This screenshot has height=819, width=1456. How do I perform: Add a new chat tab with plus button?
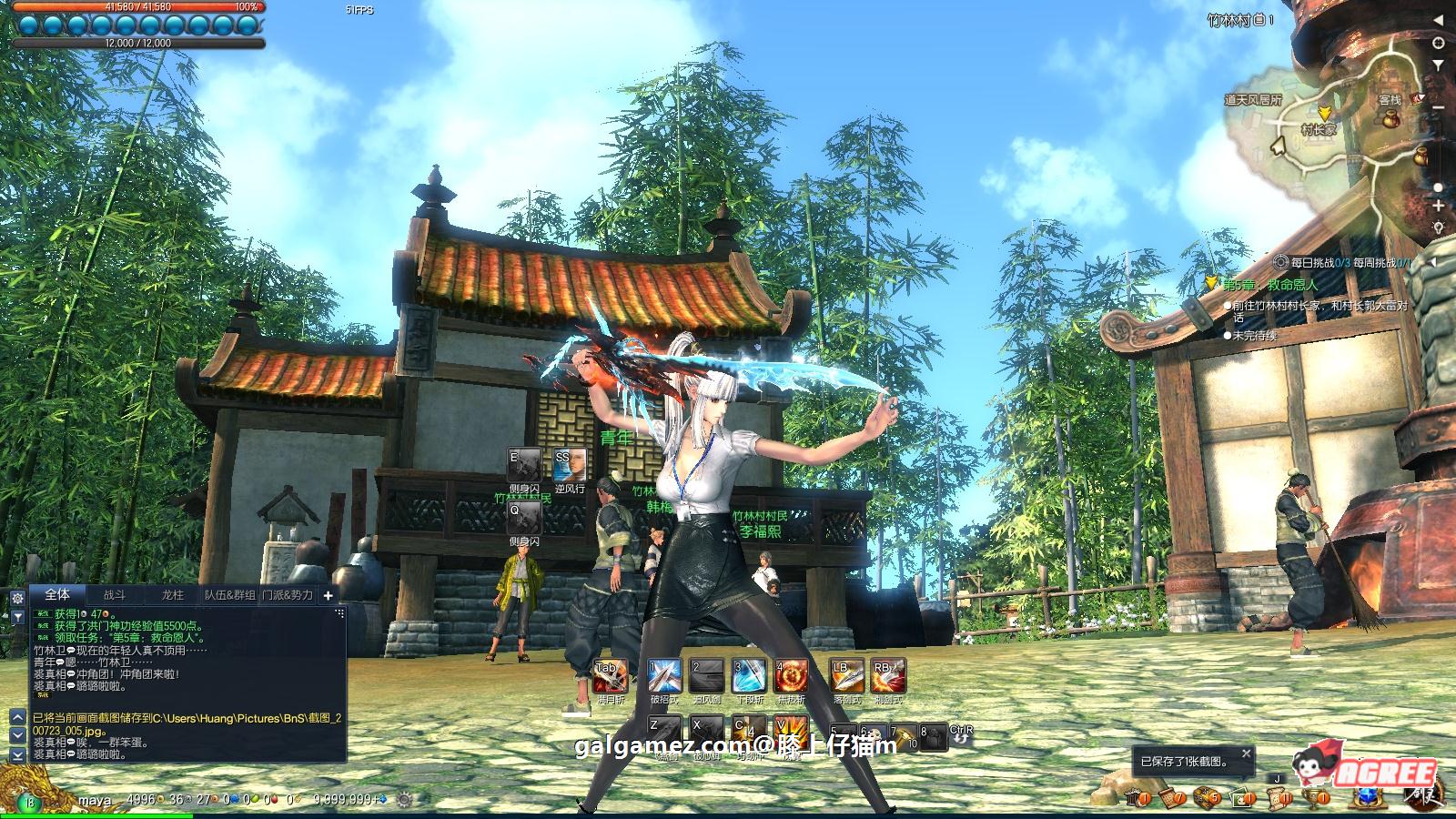(x=329, y=595)
